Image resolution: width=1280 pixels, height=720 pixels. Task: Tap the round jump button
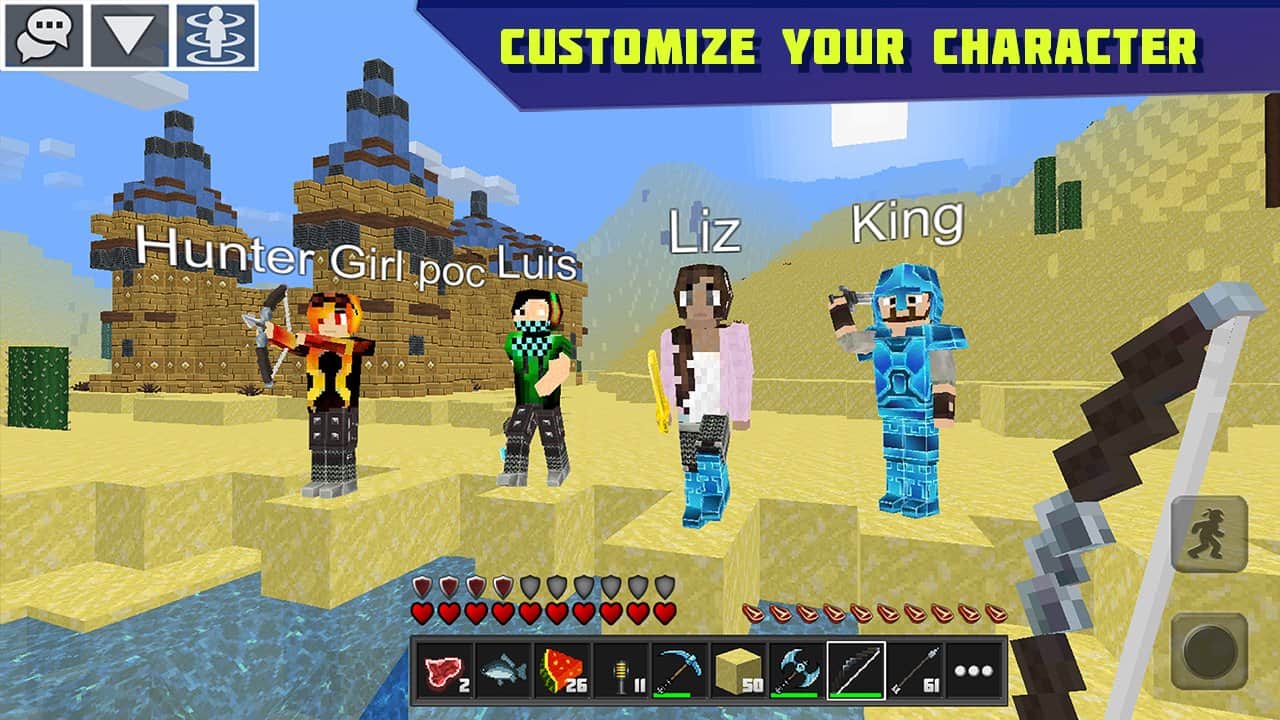click(x=1209, y=651)
